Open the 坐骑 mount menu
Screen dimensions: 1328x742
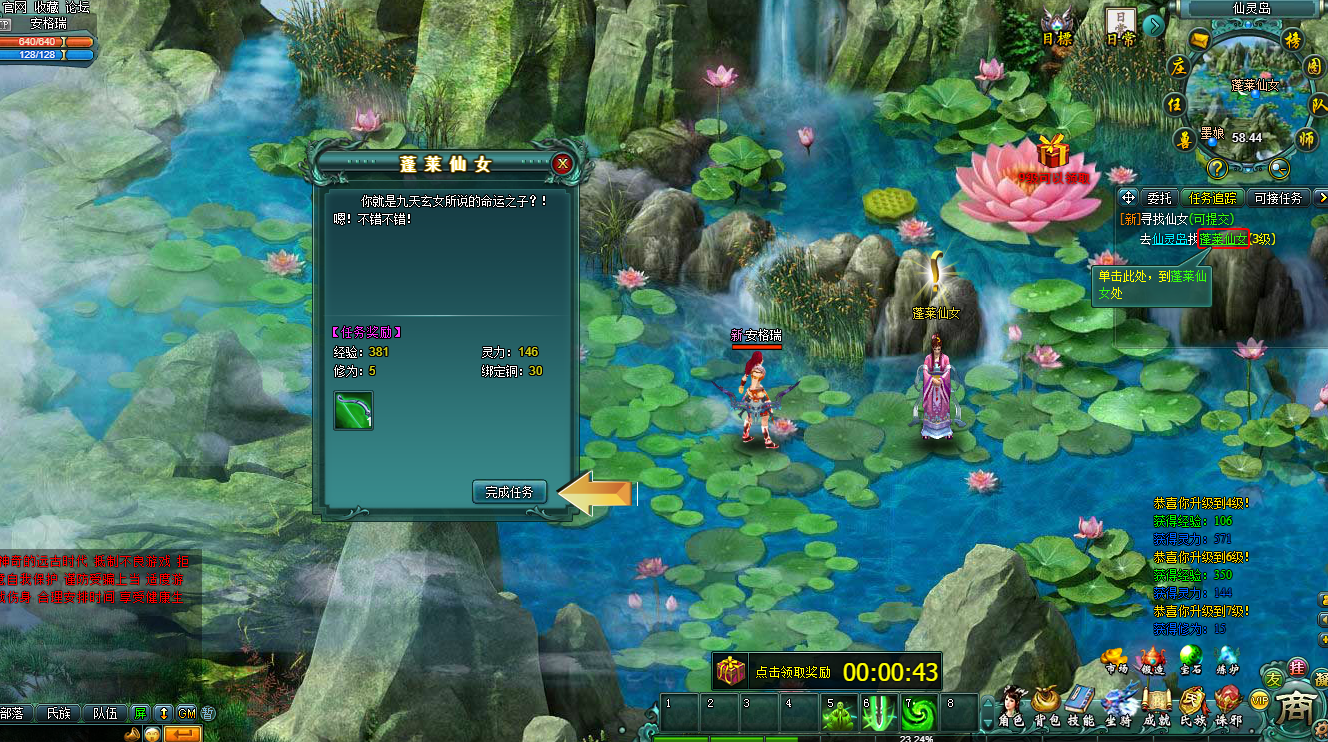click(x=1119, y=705)
